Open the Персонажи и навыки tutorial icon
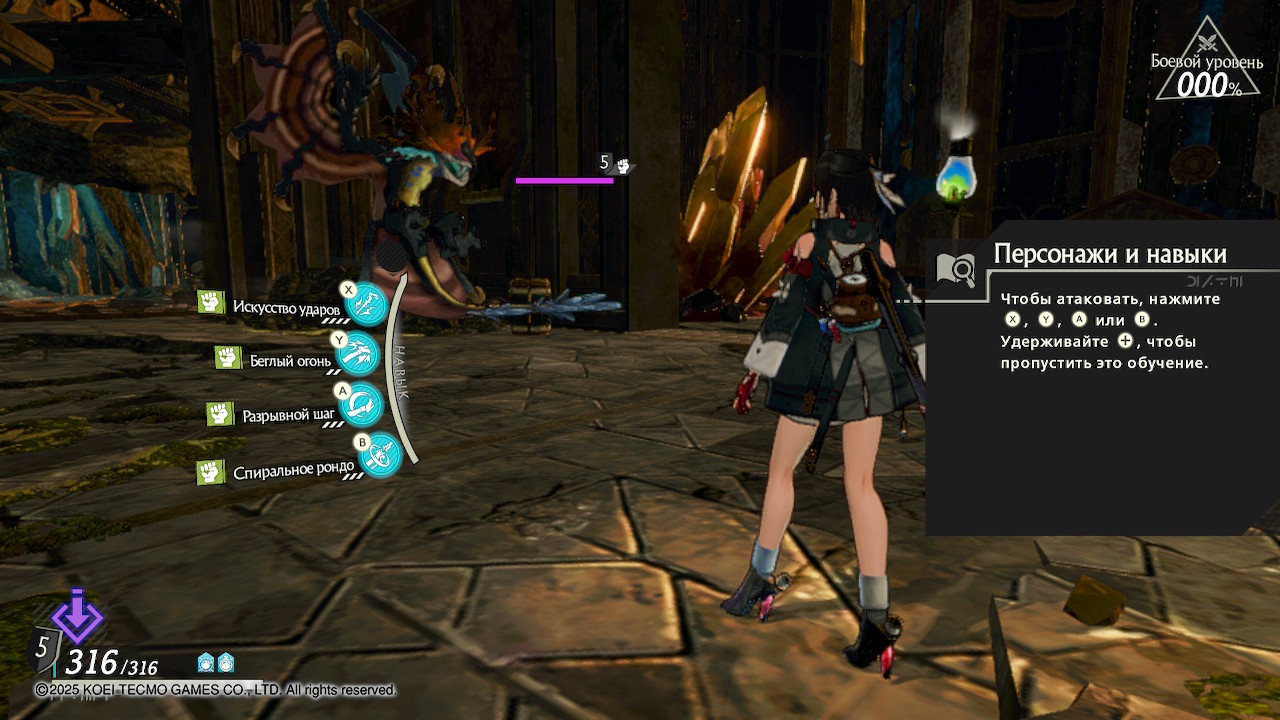The width and height of the screenshot is (1280, 720). point(955,268)
